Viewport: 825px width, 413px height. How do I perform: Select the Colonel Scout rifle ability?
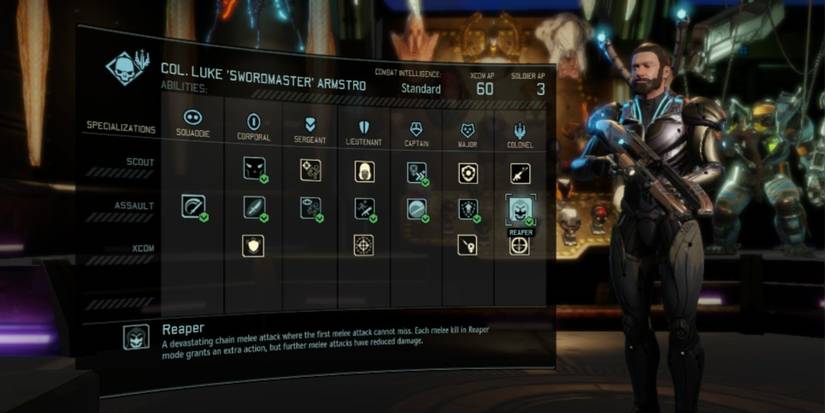tap(519, 172)
